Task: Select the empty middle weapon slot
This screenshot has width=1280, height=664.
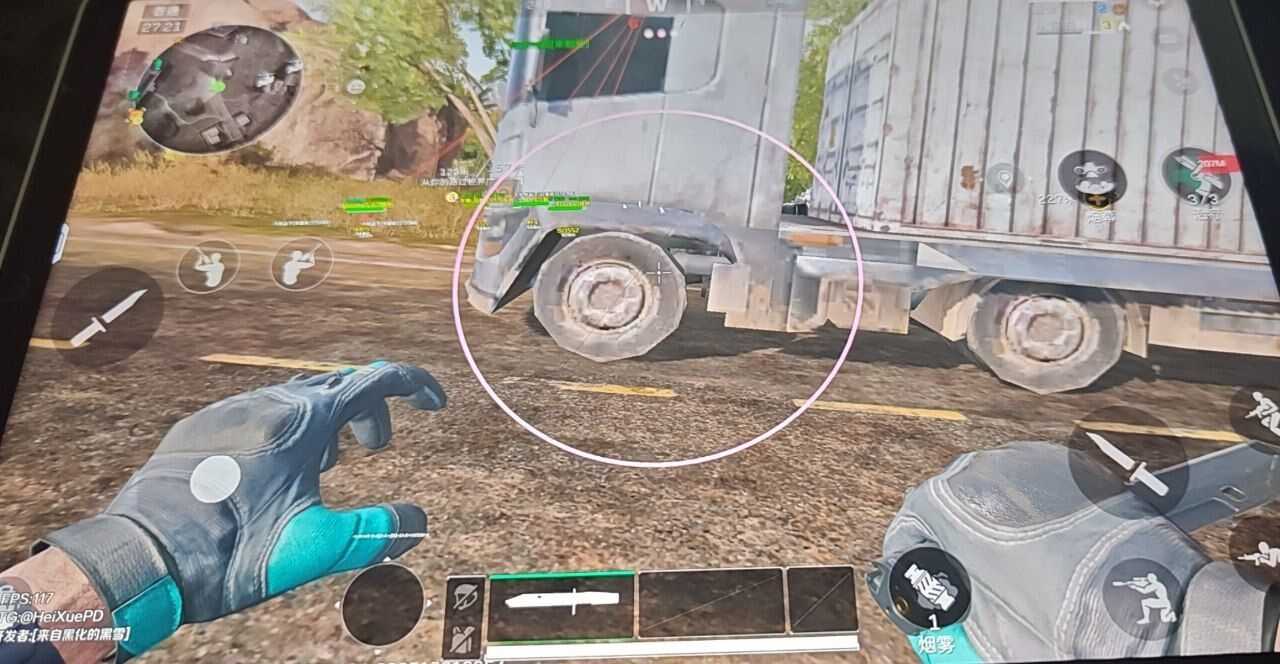Action: point(711,602)
